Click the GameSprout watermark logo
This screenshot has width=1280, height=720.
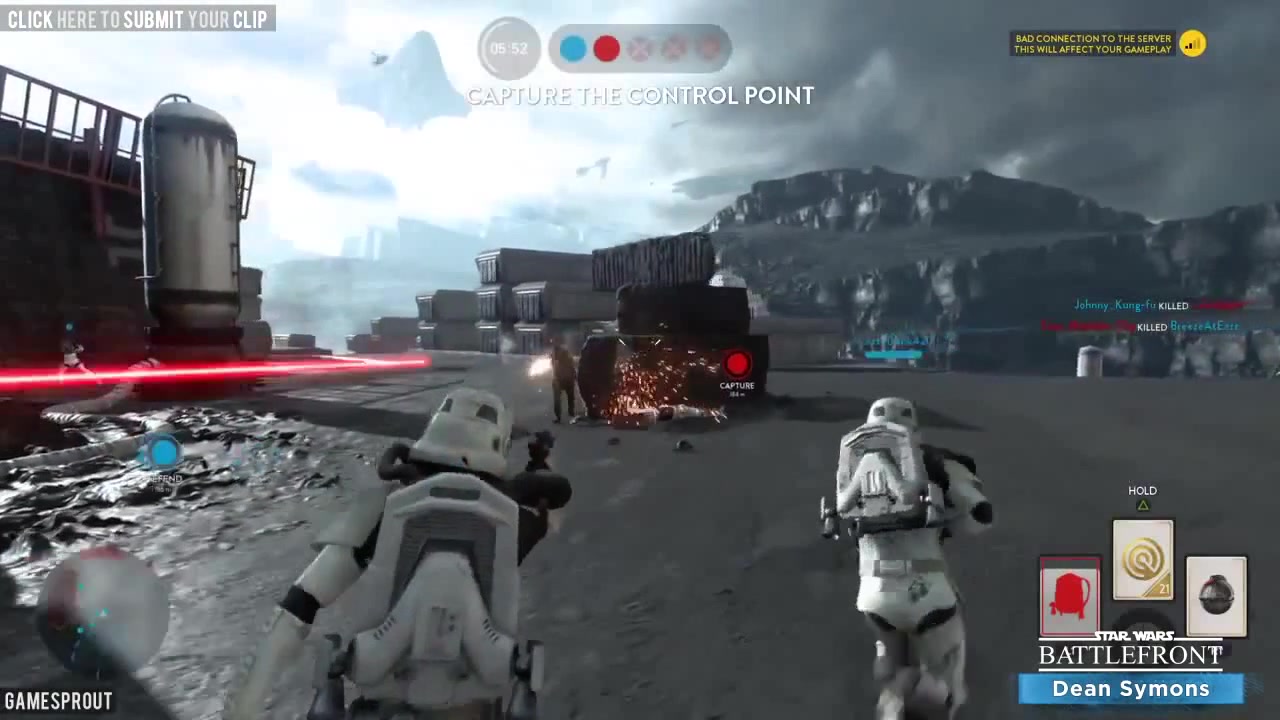[x=58, y=701]
